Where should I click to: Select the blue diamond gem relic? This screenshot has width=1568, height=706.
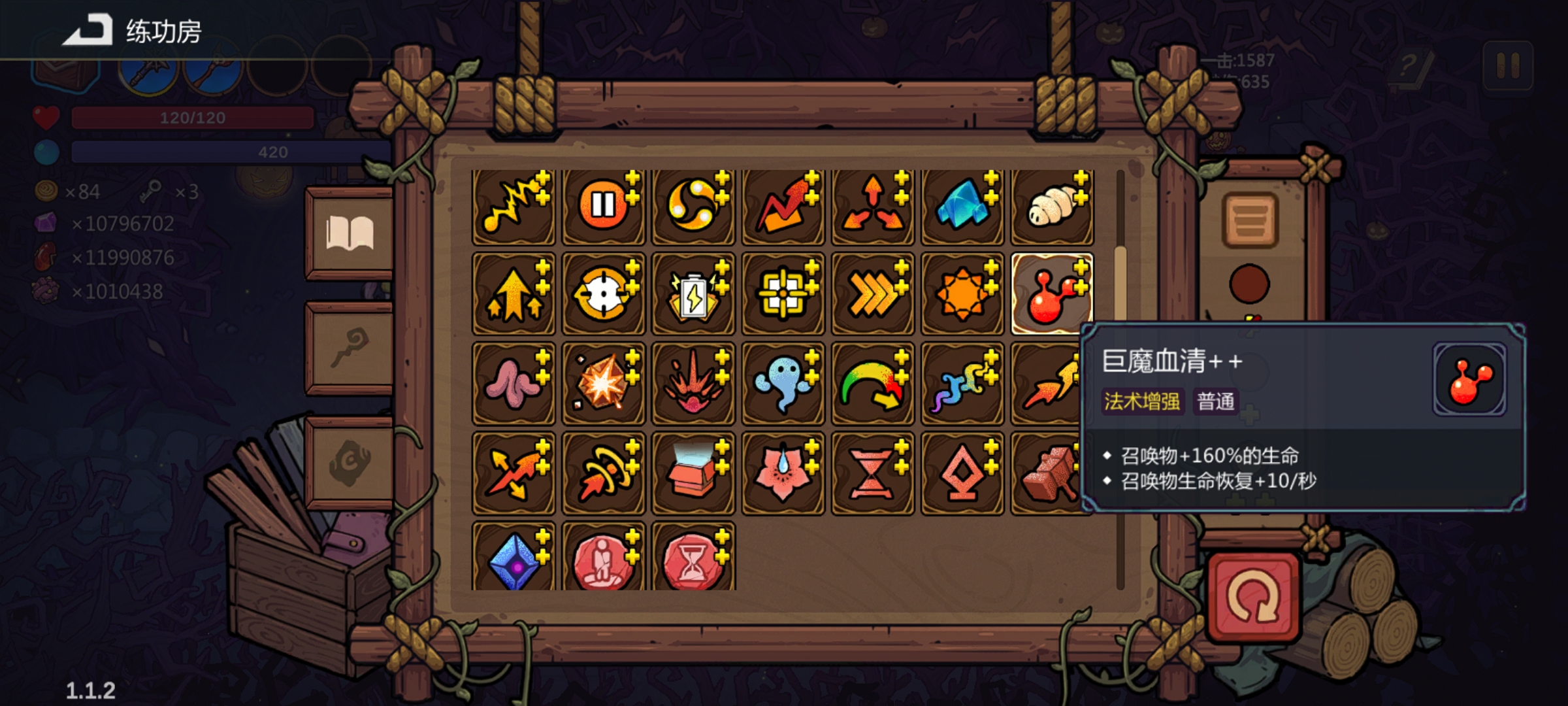514,559
